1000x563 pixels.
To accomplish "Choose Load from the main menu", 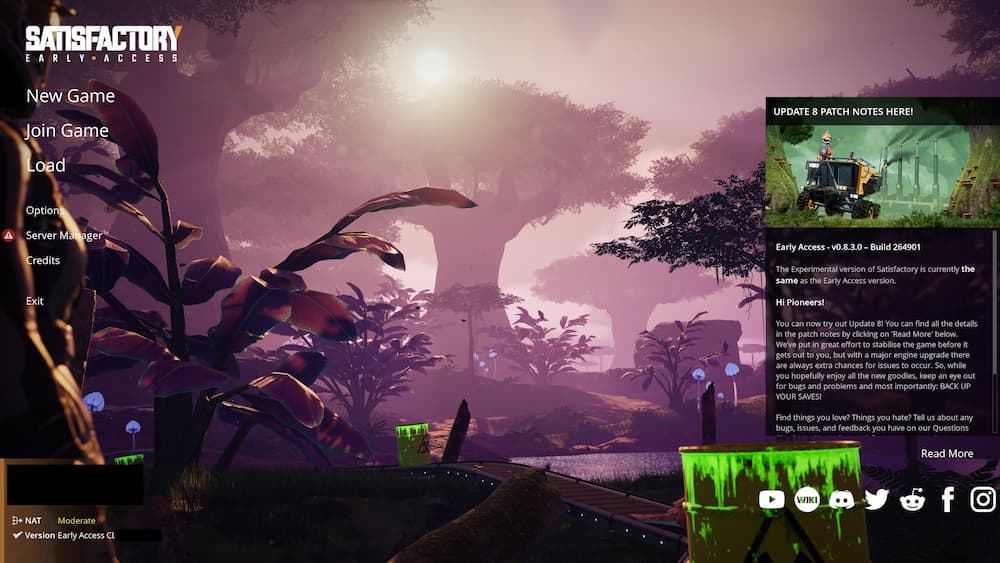I will click(46, 166).
